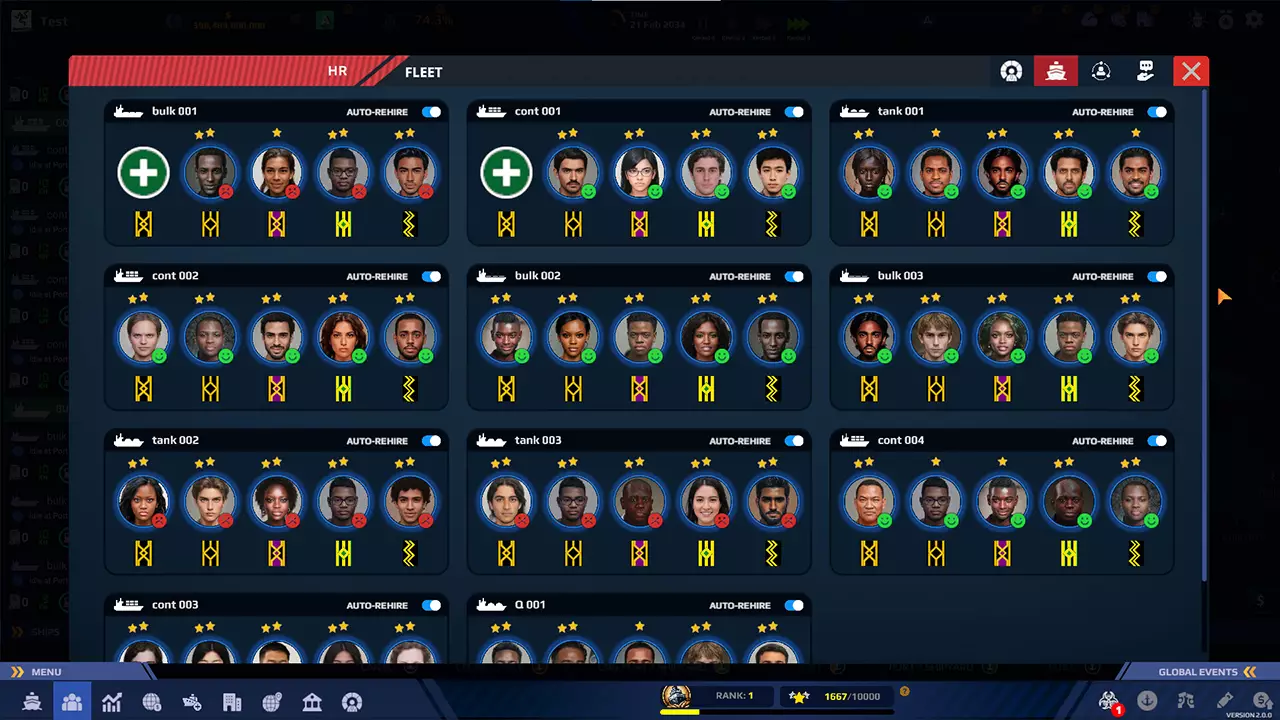Open the bank building menu icon
Image resolution: width=1280 pixels, height=720 pixels.
[311, 702]
